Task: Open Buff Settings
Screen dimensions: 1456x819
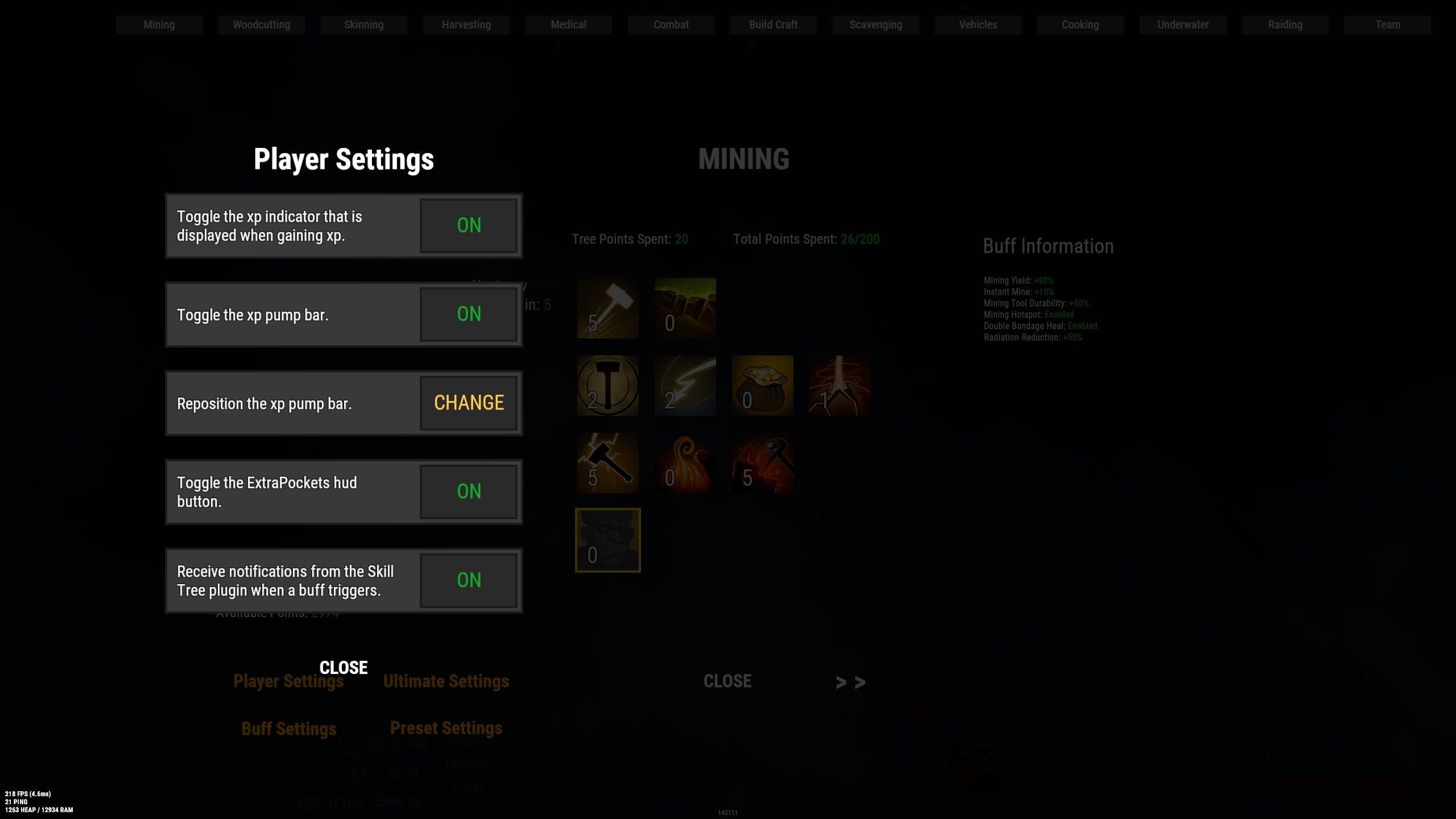Action: point(289,729)
